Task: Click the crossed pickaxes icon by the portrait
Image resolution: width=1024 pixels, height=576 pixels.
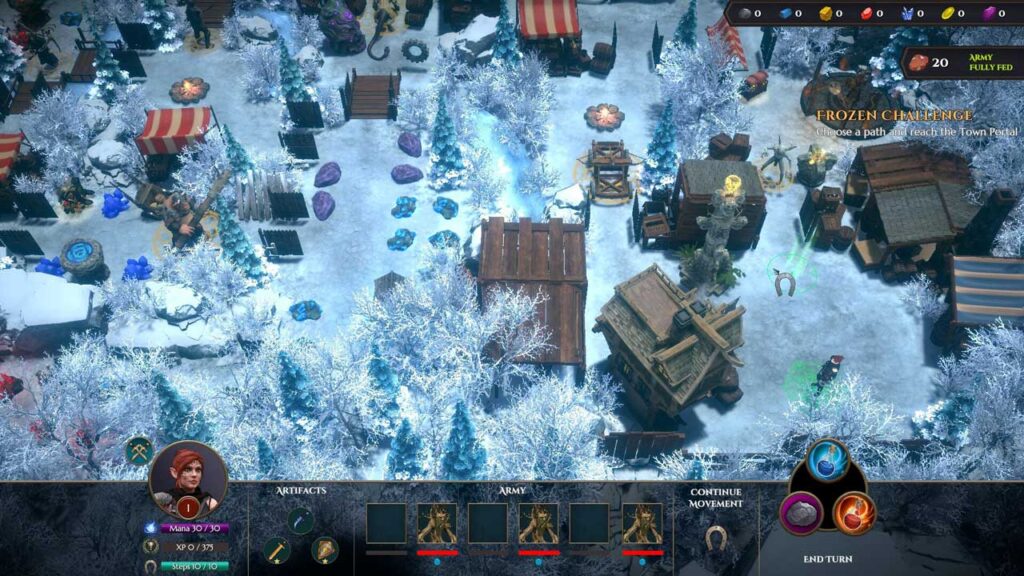Action: point(139,450)
